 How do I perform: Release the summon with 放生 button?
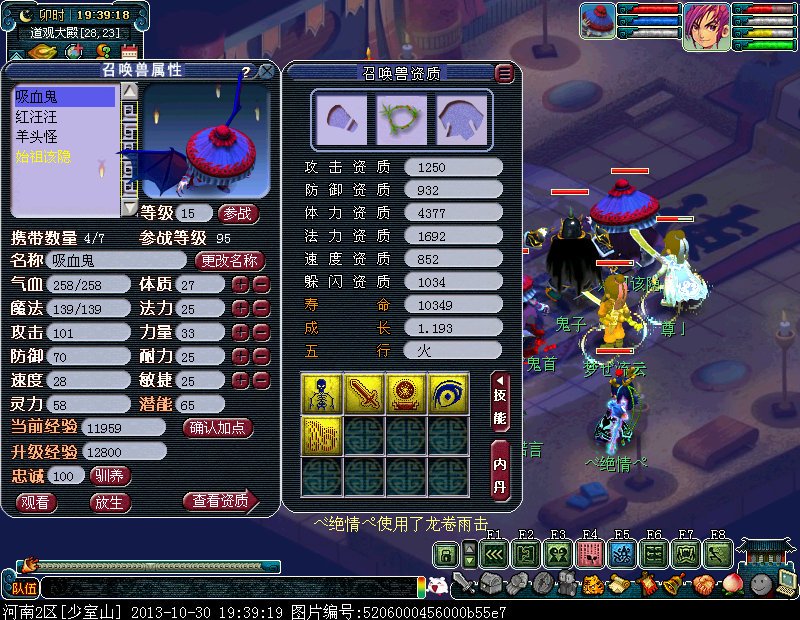click(x=110, y=502)
